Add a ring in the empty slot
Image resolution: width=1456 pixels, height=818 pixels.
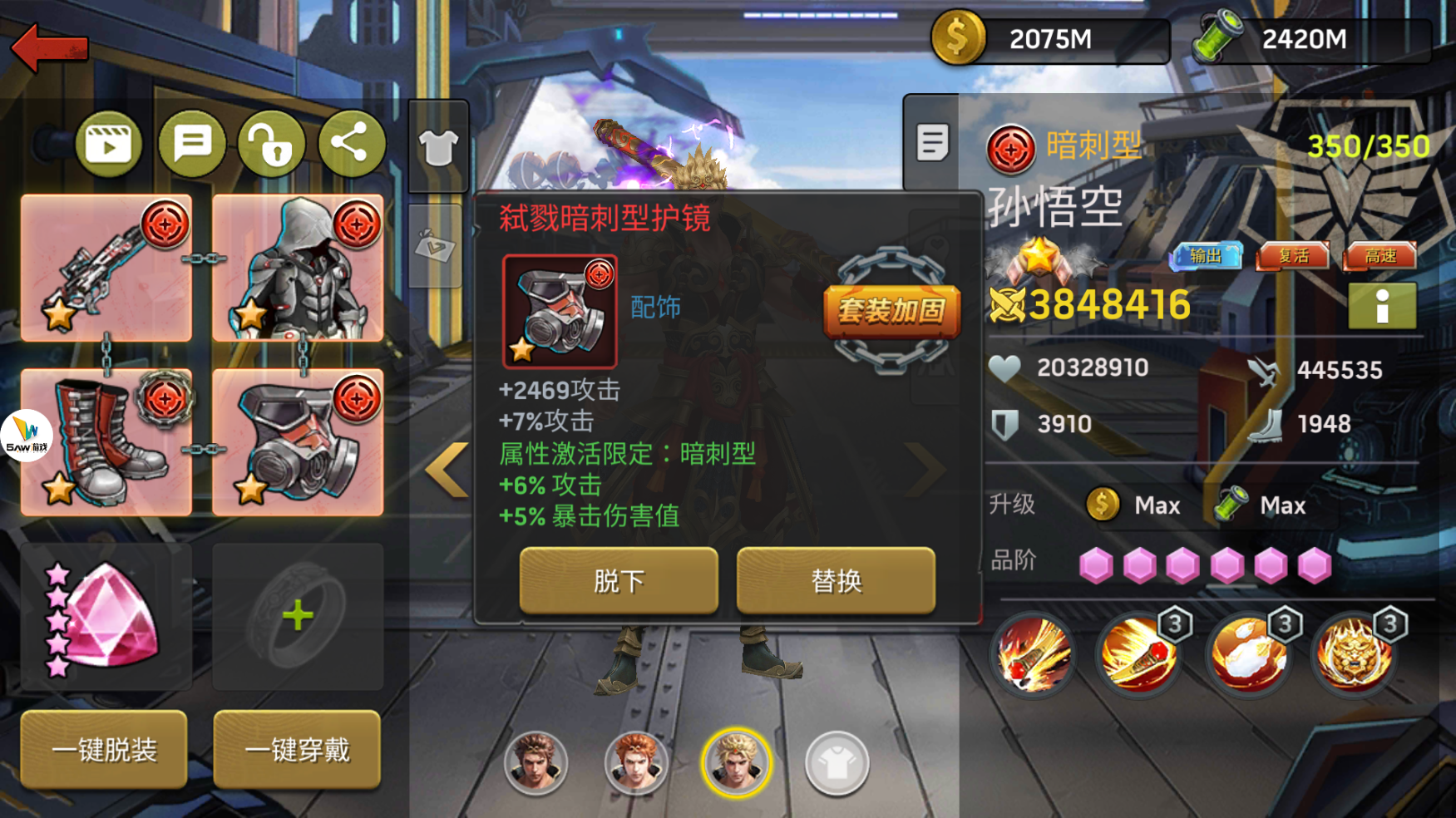tap(298, 617)
